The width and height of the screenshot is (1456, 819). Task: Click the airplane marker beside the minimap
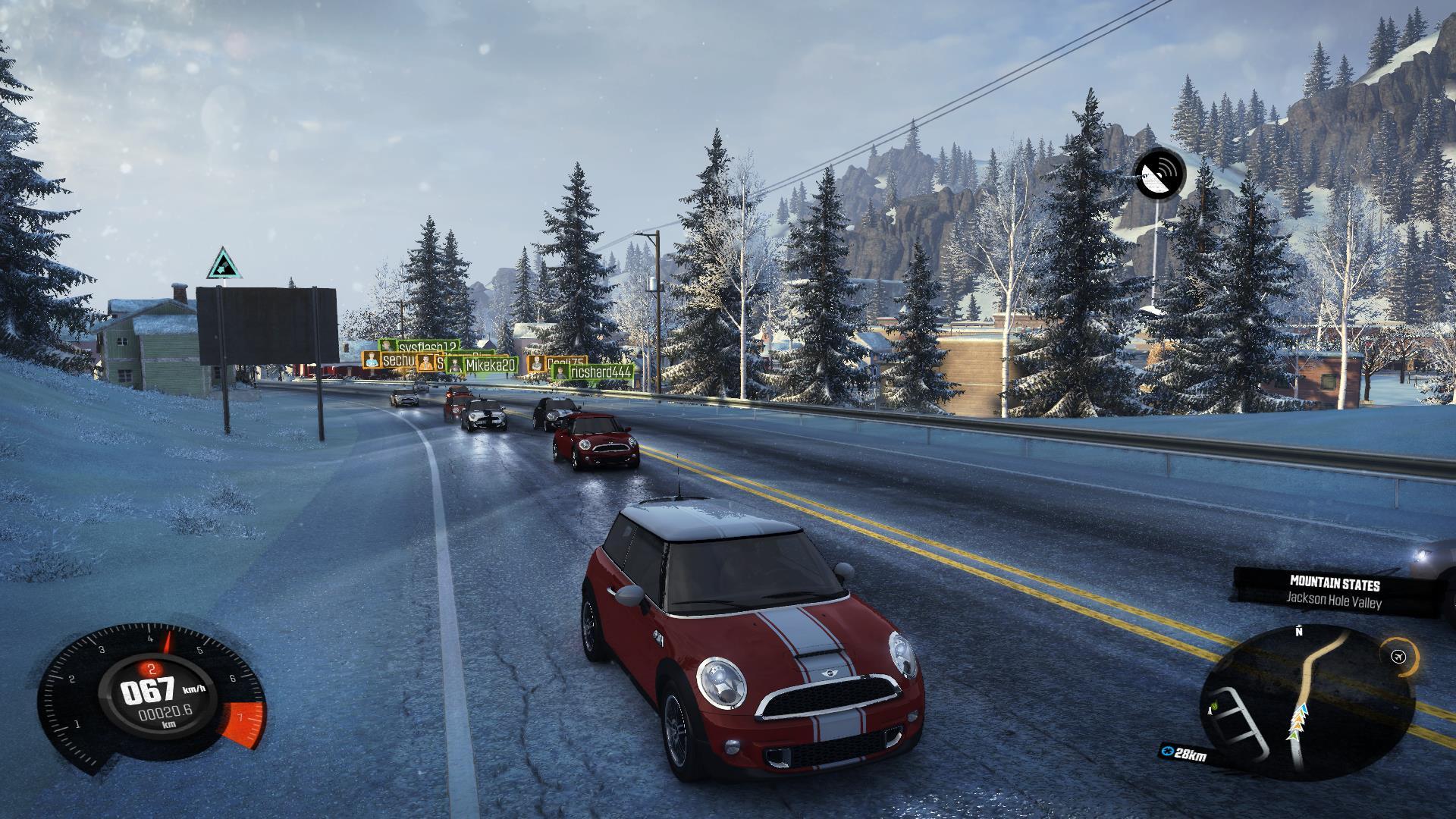(1399, 657)
